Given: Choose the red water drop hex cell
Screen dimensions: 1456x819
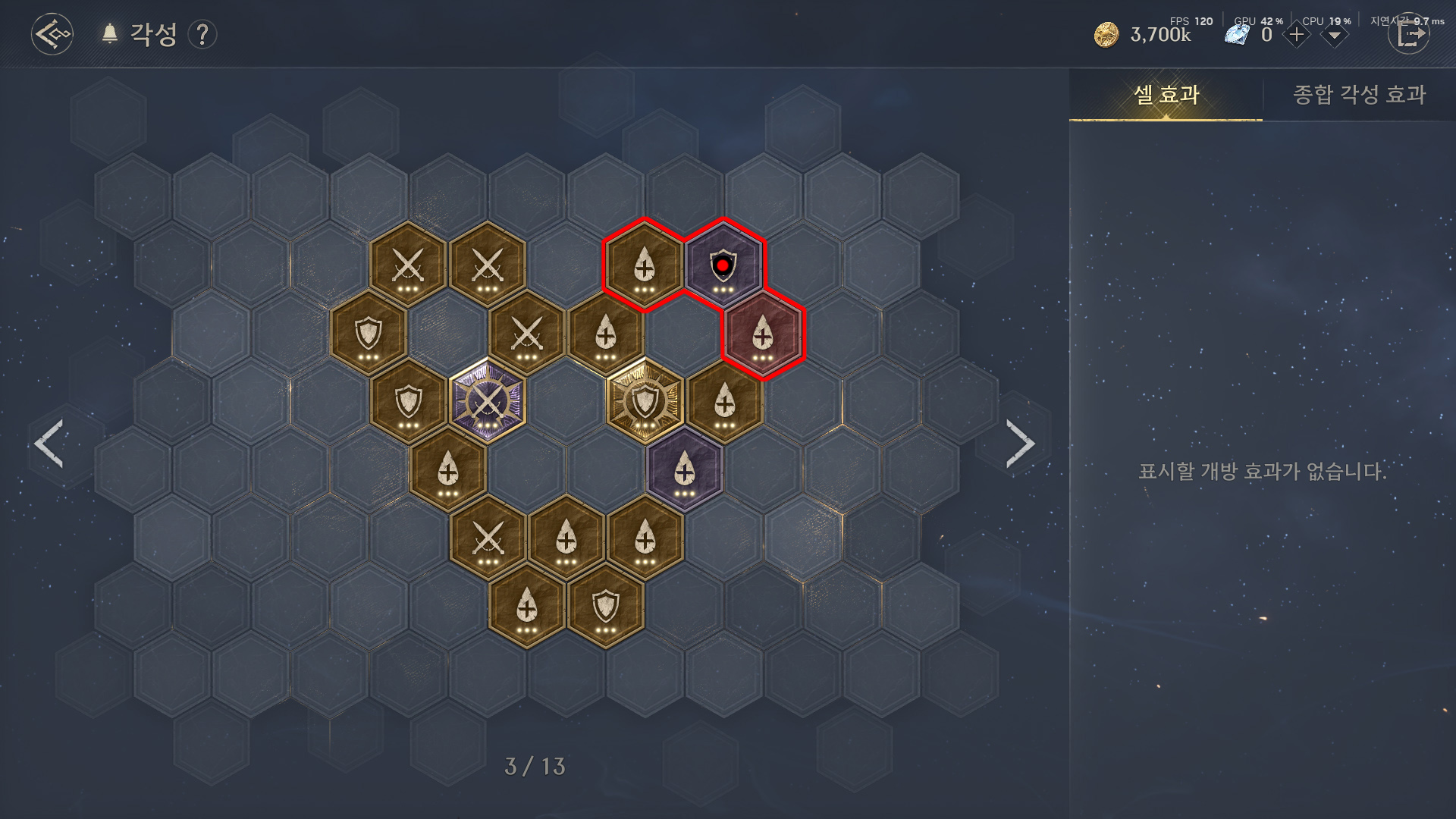Looking at the screenshot, I should click(x=763, y=334).
